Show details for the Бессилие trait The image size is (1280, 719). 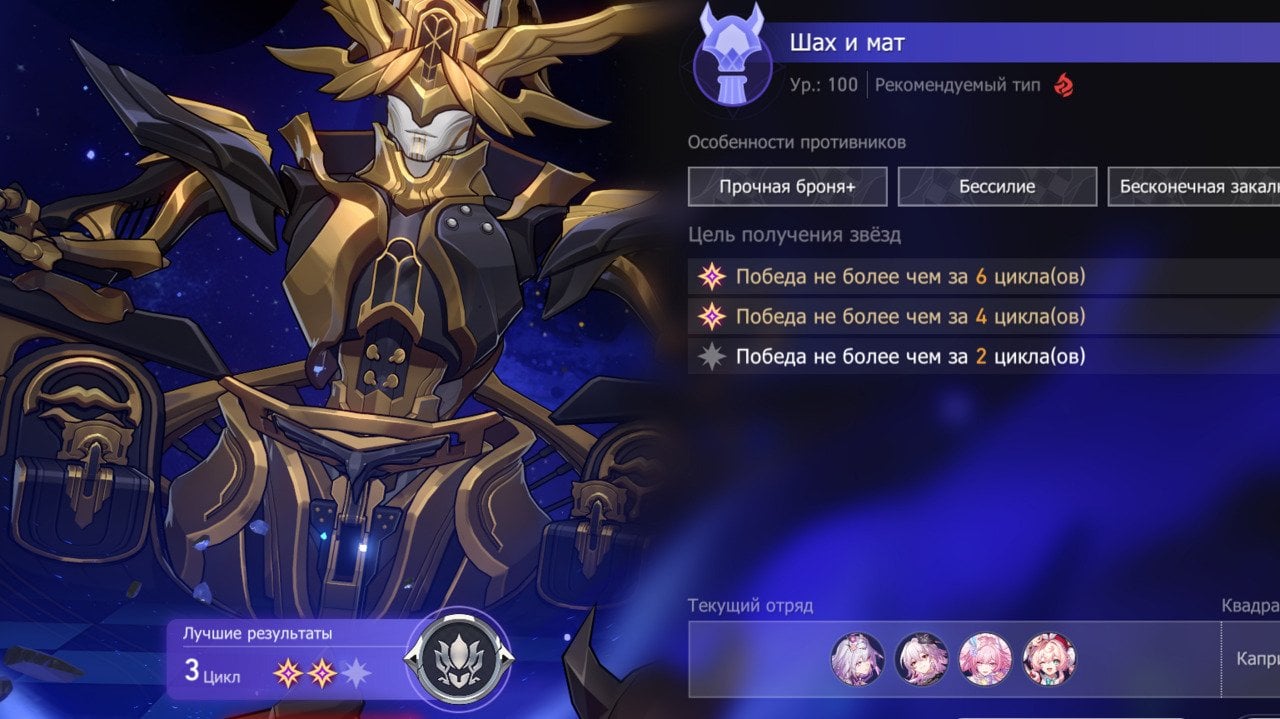(997, 187)
